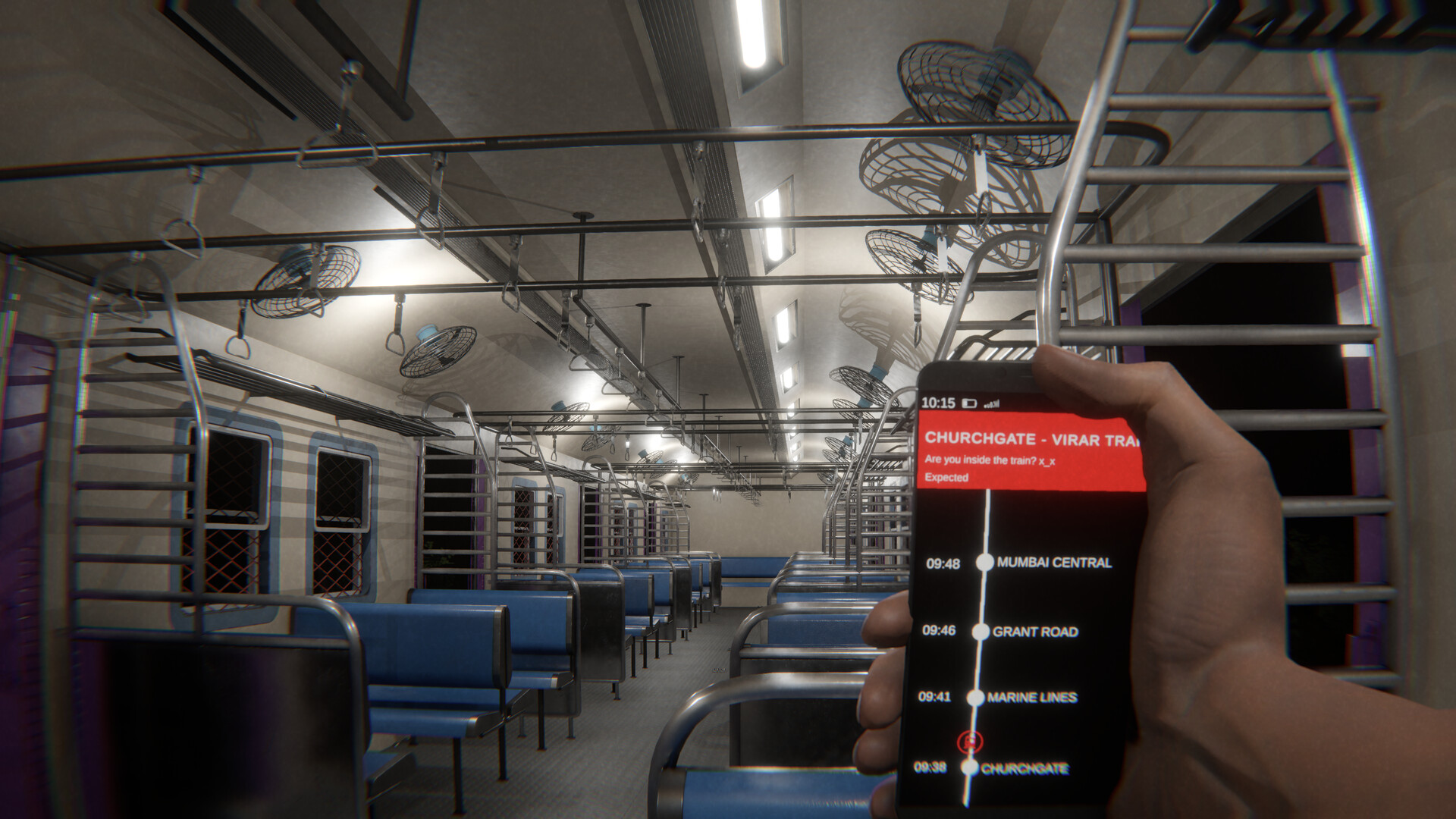
Task: Expand the Expected arrival details
Action: click(948, 477)
